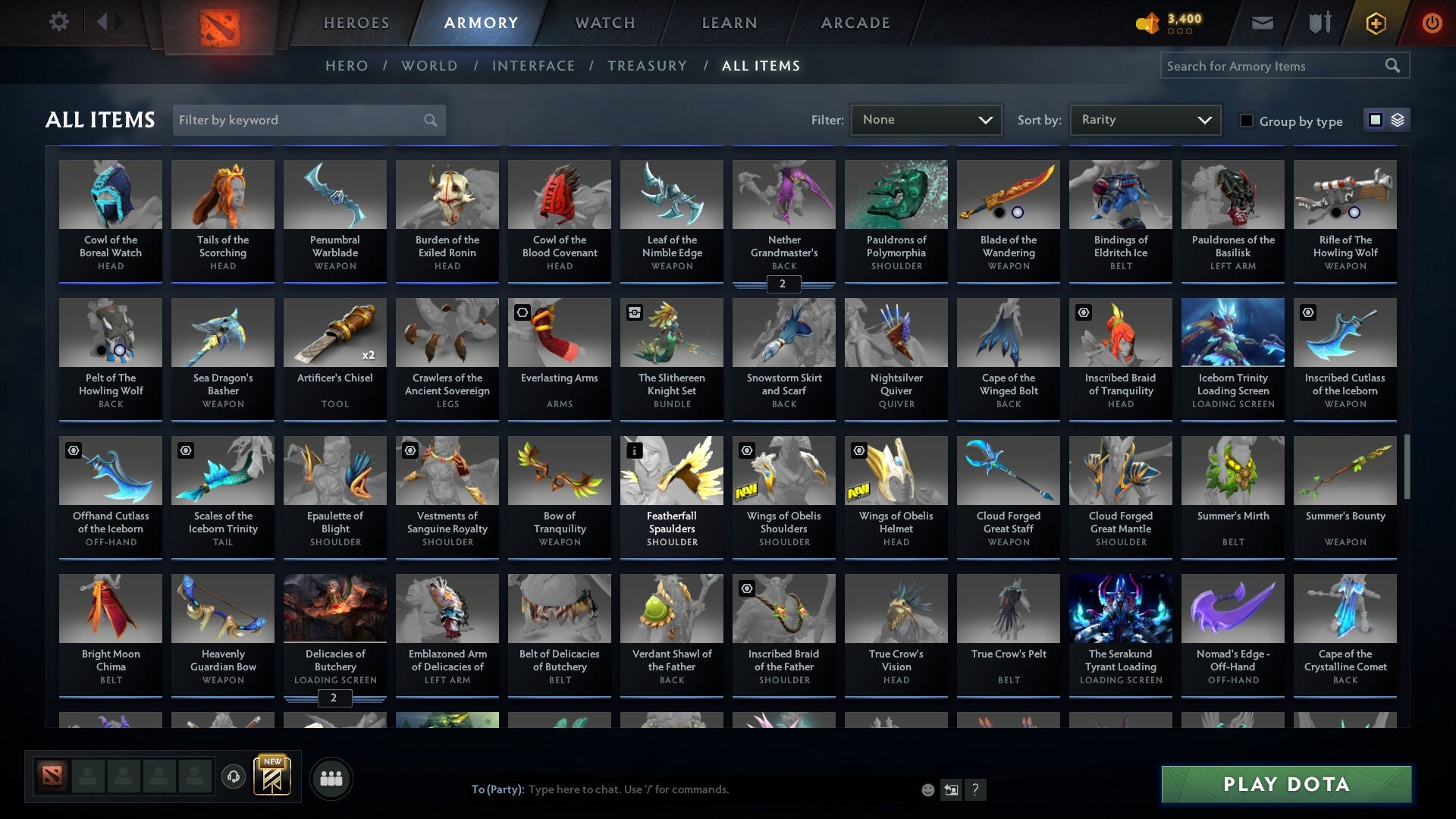The width and height of the screenshot is (1456, 819).
Task: Switch to the ARCADE tab
Action: pyautogui.click(x=855, y=23)
